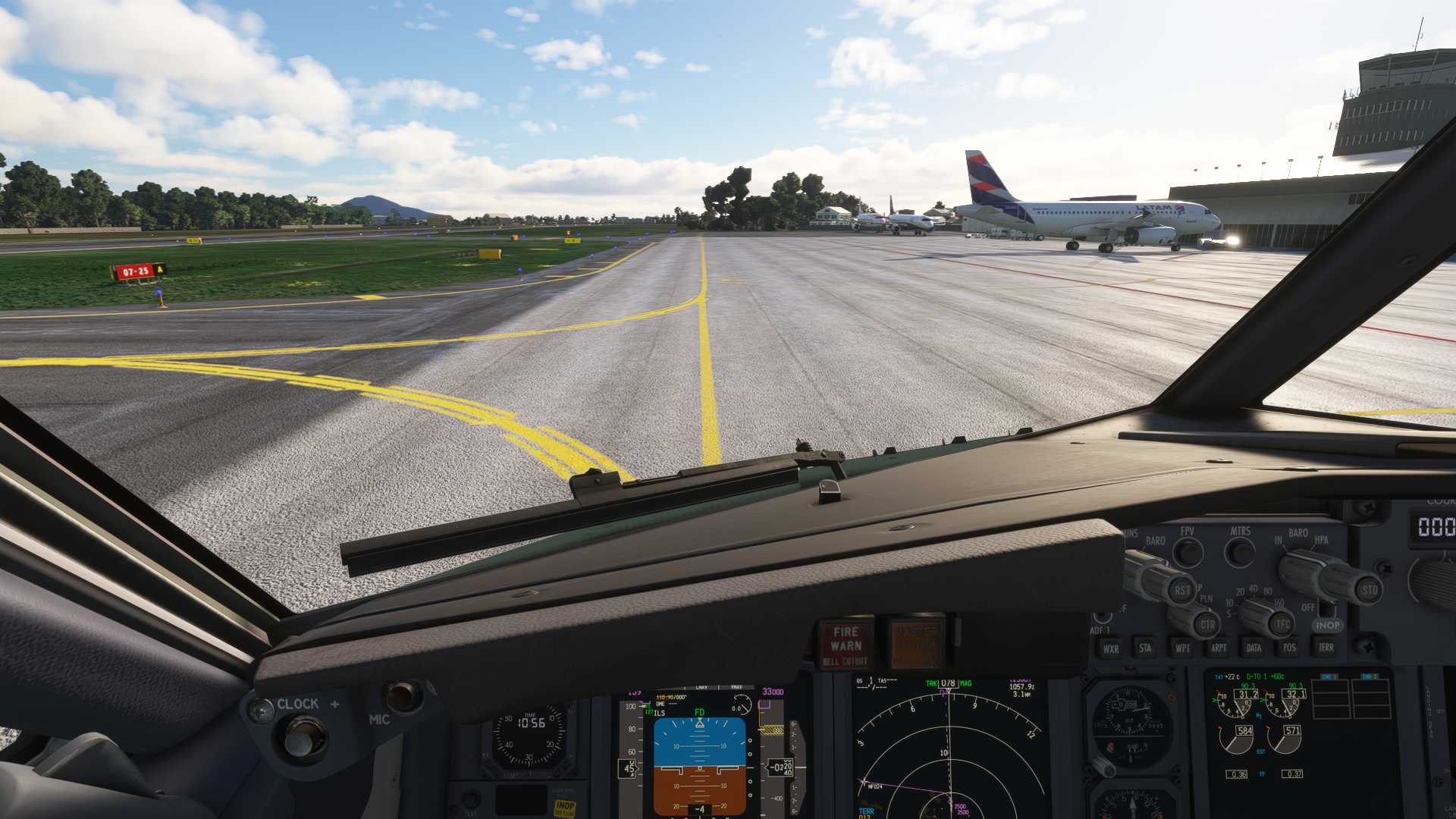
Task: Center the map with the CTR knob
Action: (1206, 625)
